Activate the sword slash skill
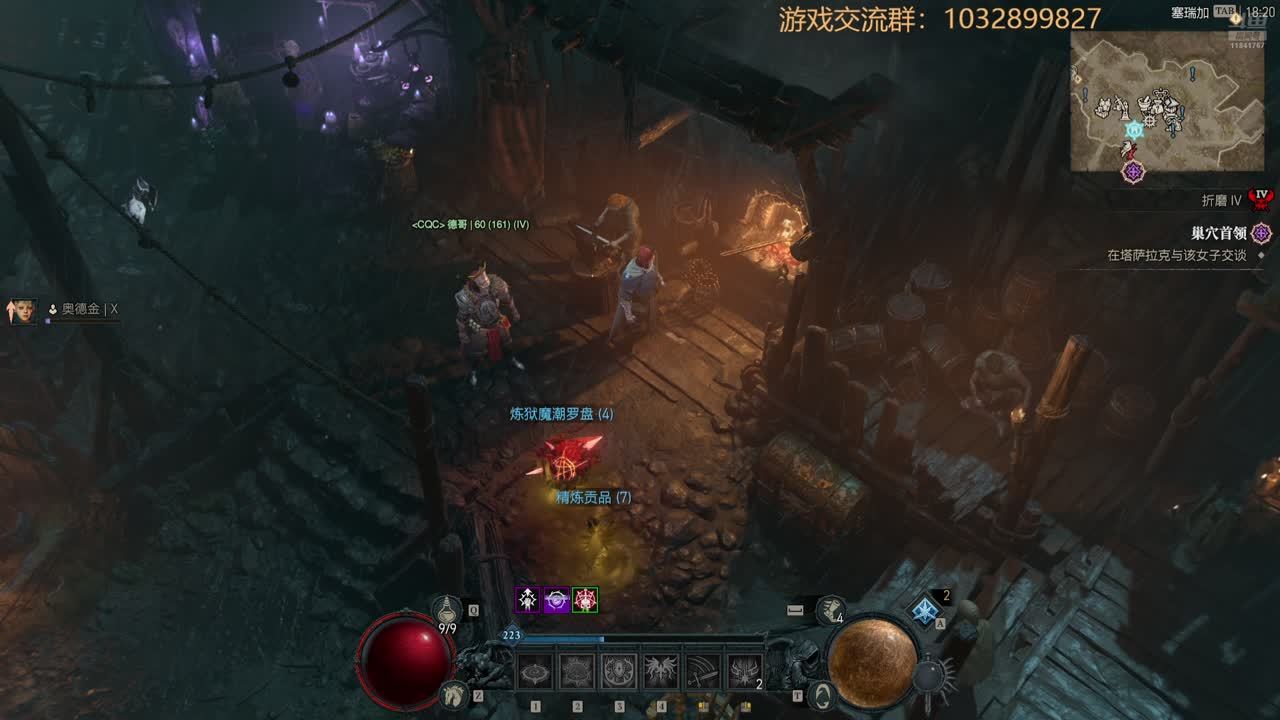 click(x=703, y=672)
